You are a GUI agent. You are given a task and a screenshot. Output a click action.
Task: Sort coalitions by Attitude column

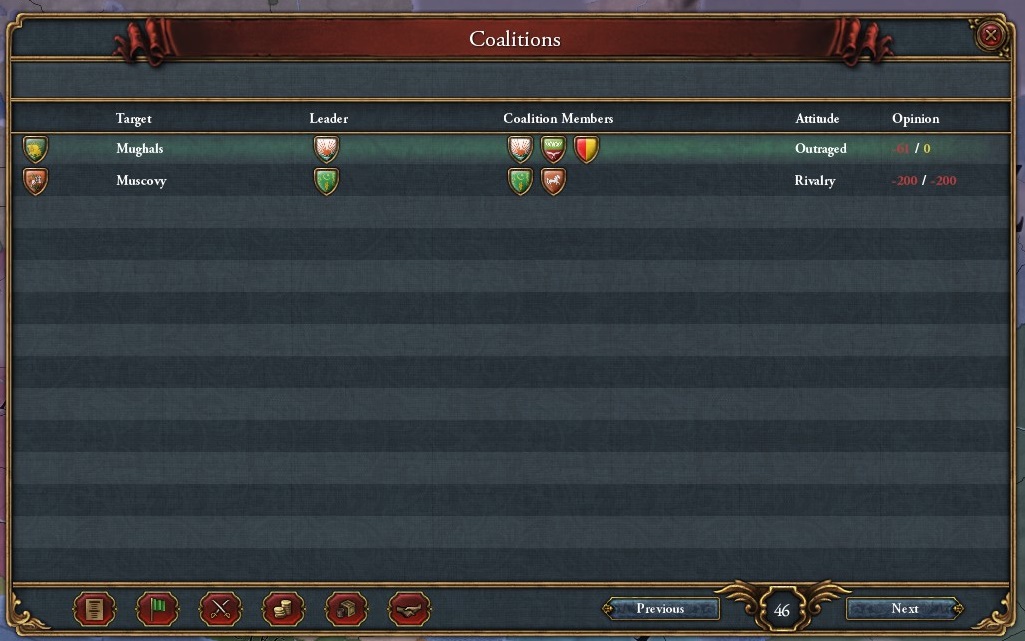click(817, 119)
